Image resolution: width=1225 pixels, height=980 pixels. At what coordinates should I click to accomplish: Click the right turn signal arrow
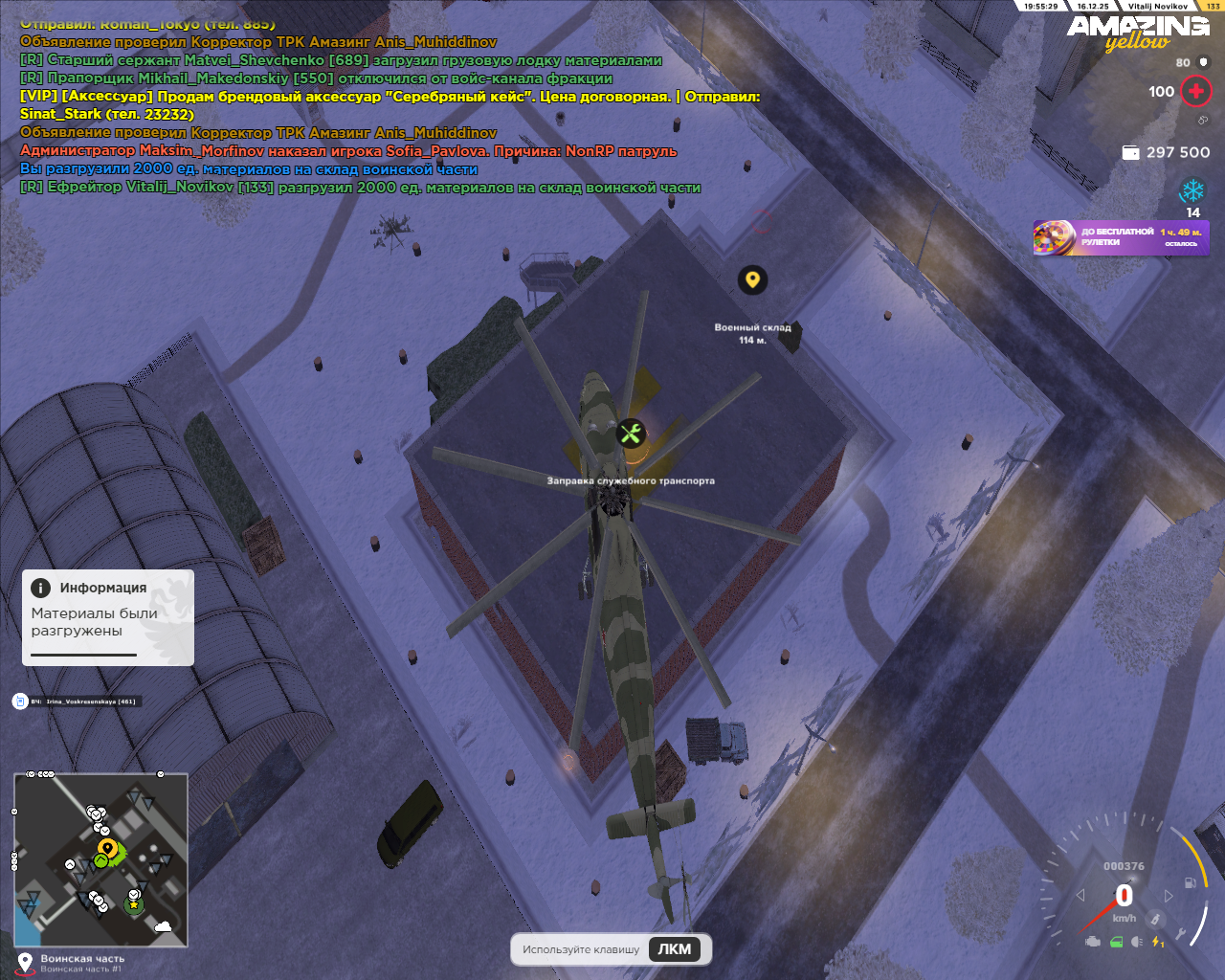pyautogui.click(x=1169, y=896)
